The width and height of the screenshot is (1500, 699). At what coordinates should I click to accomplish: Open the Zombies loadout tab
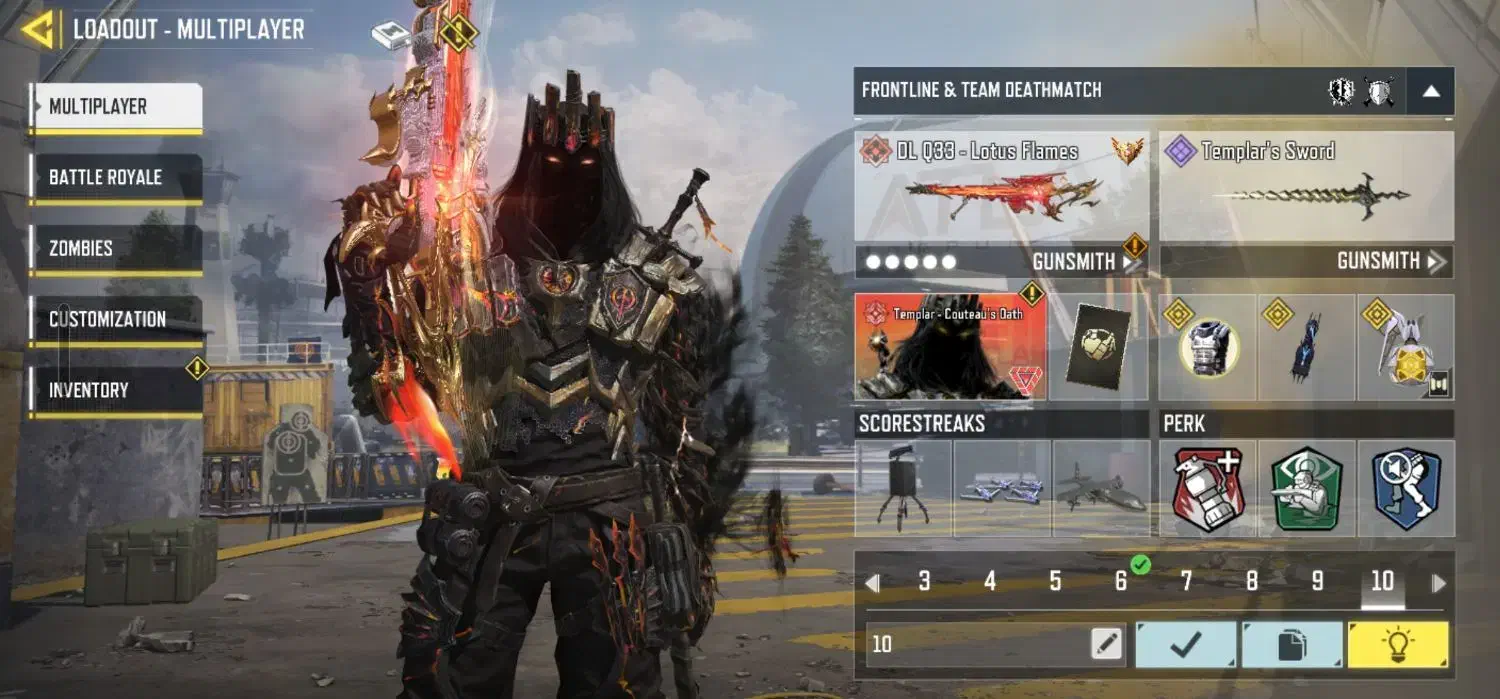[116, 248]
